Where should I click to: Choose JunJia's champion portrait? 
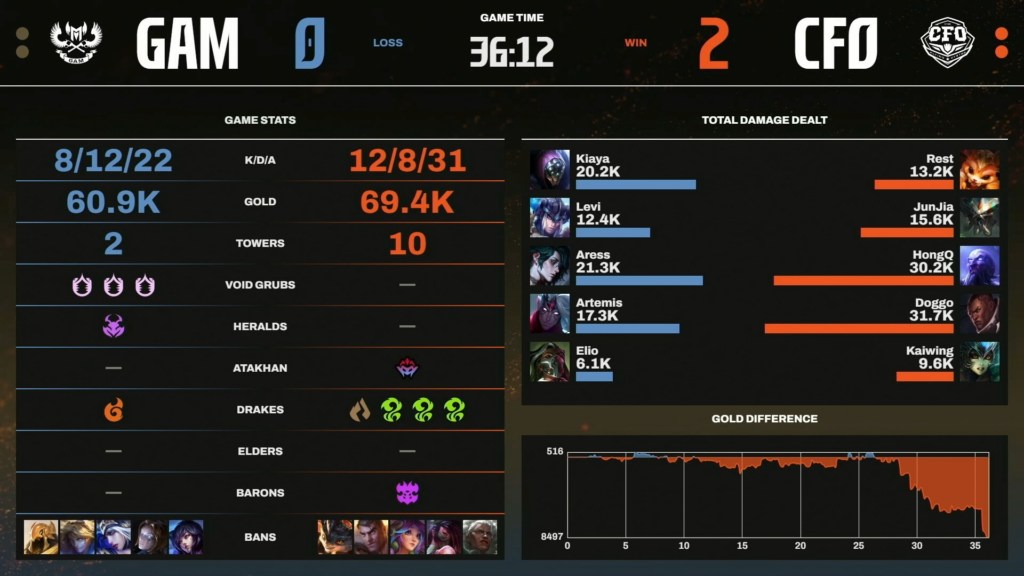tap(979, 217)
